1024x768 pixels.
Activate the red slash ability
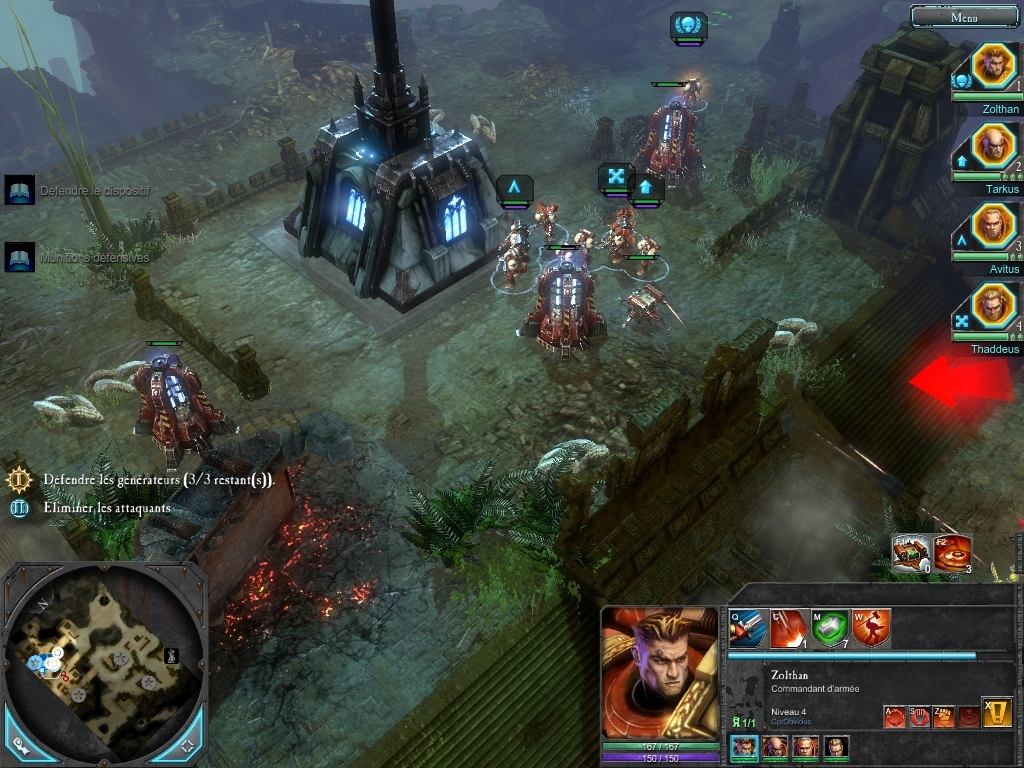(x=789, y=629)
